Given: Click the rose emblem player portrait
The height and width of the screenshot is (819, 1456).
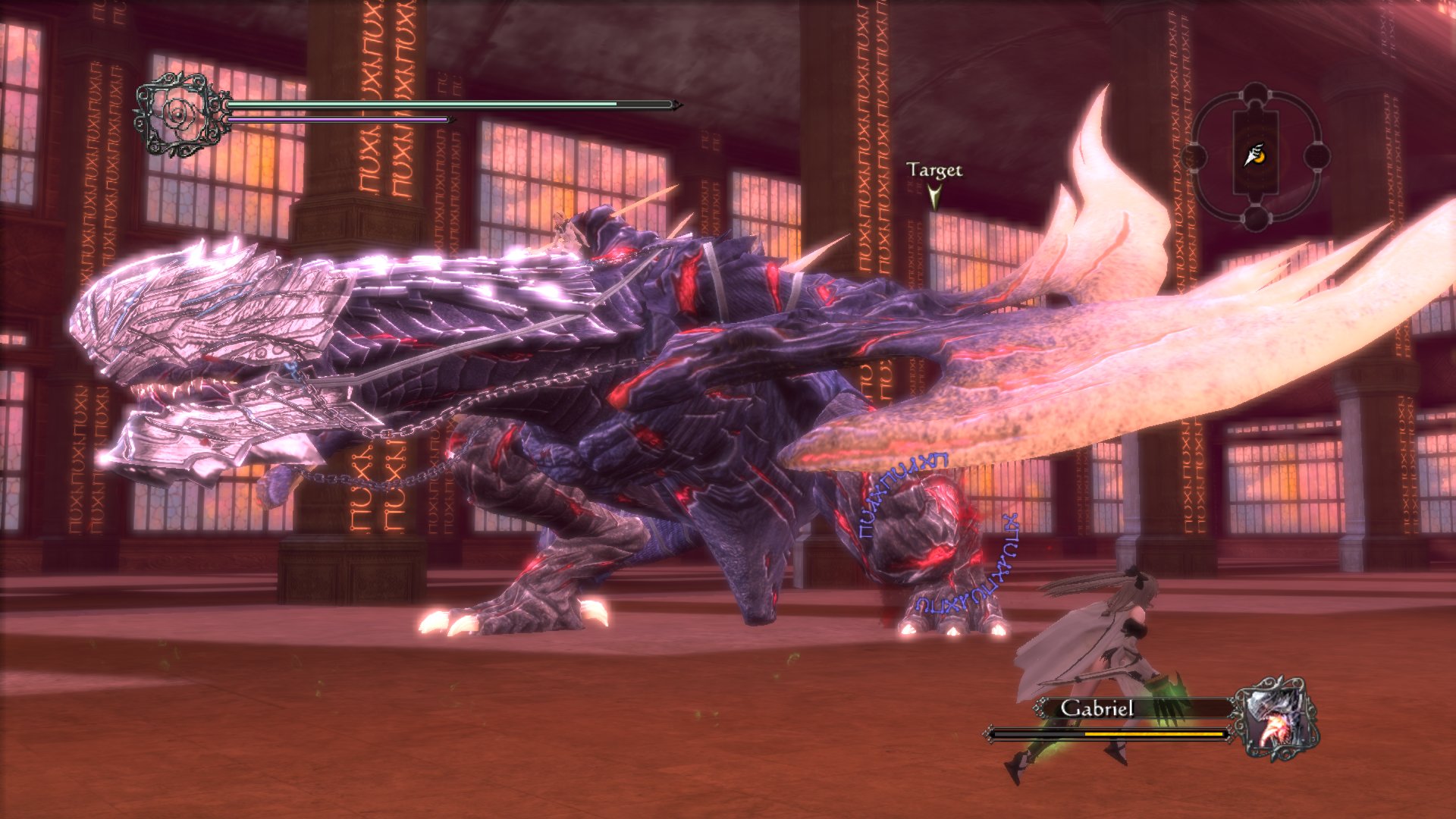Looking at the screenshot, I should point(182,115).
